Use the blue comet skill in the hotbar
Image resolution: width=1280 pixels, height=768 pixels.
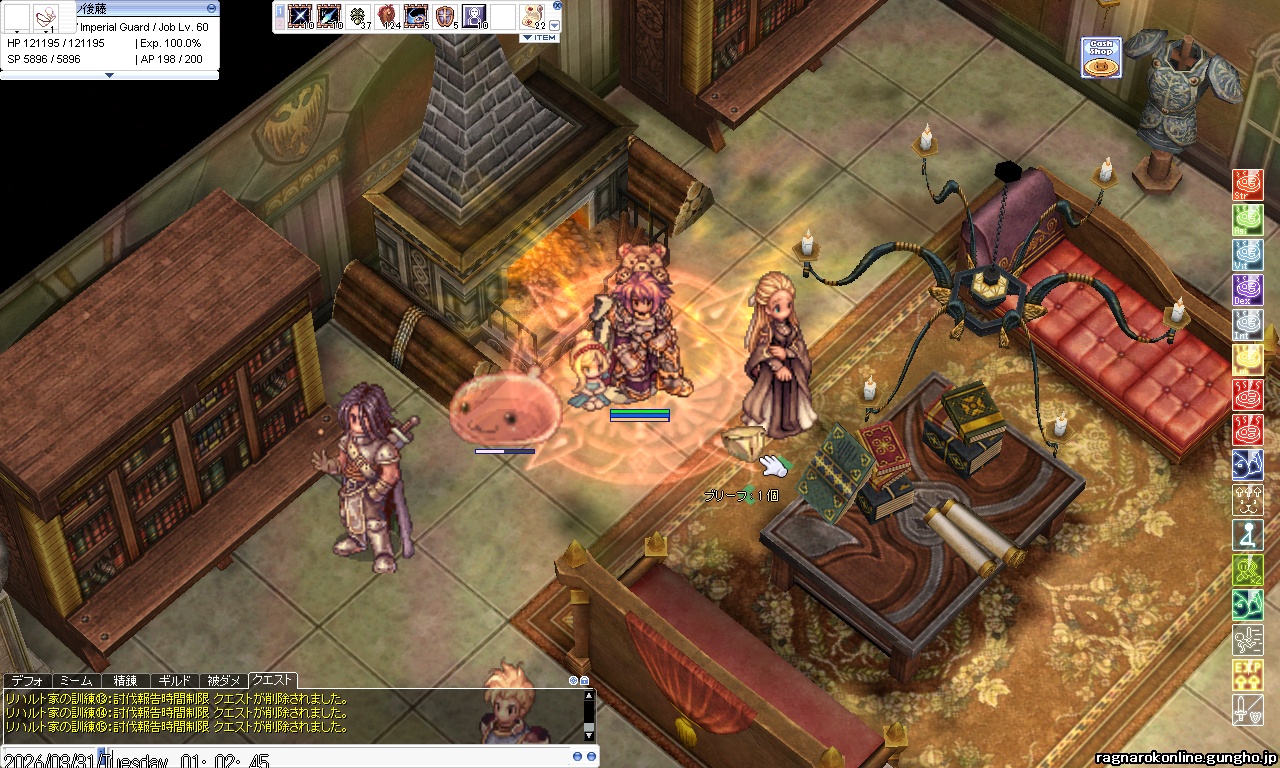pyautogui.click(x=328, y=15)
